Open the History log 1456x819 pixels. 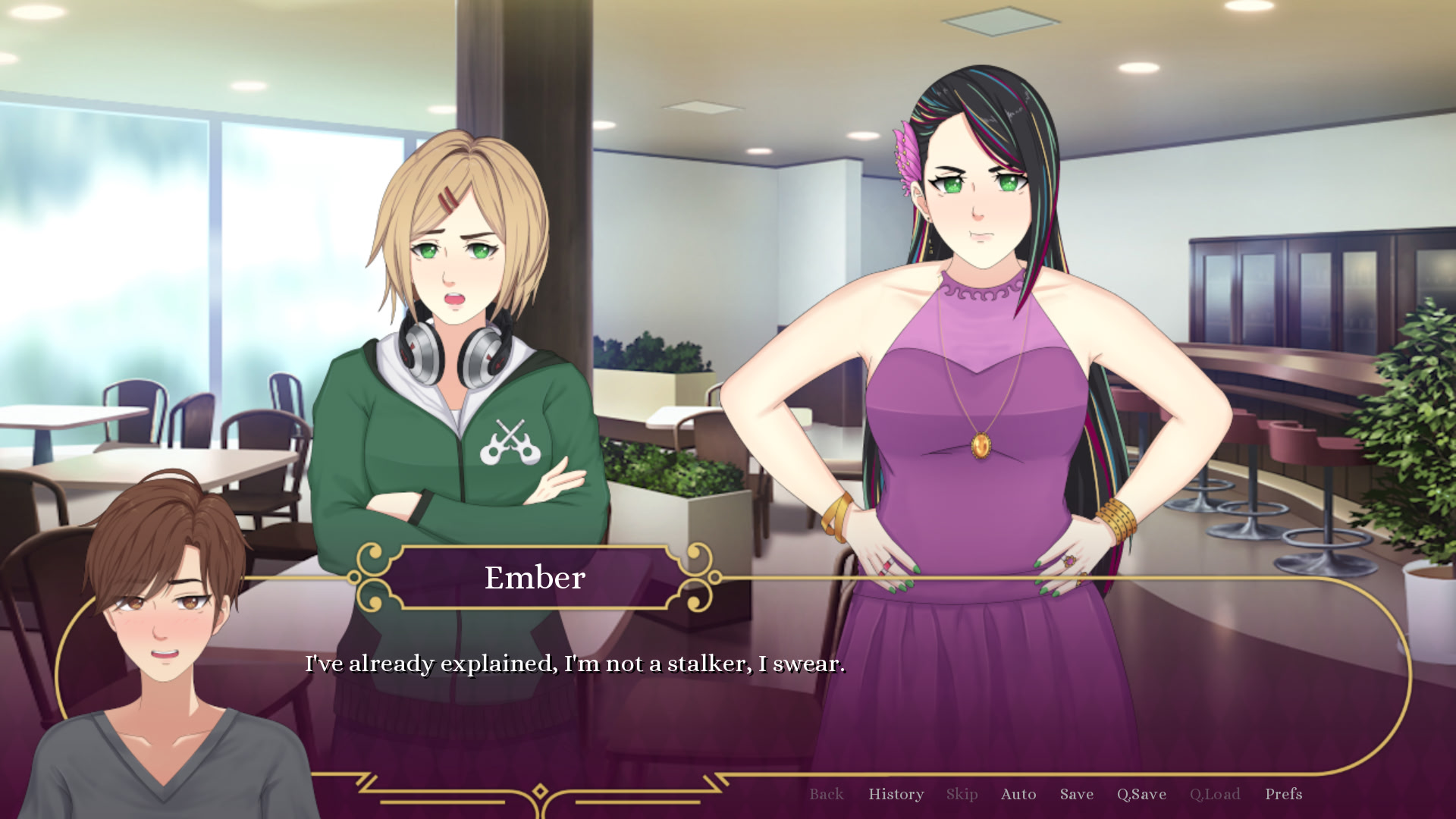coord(896,794)
